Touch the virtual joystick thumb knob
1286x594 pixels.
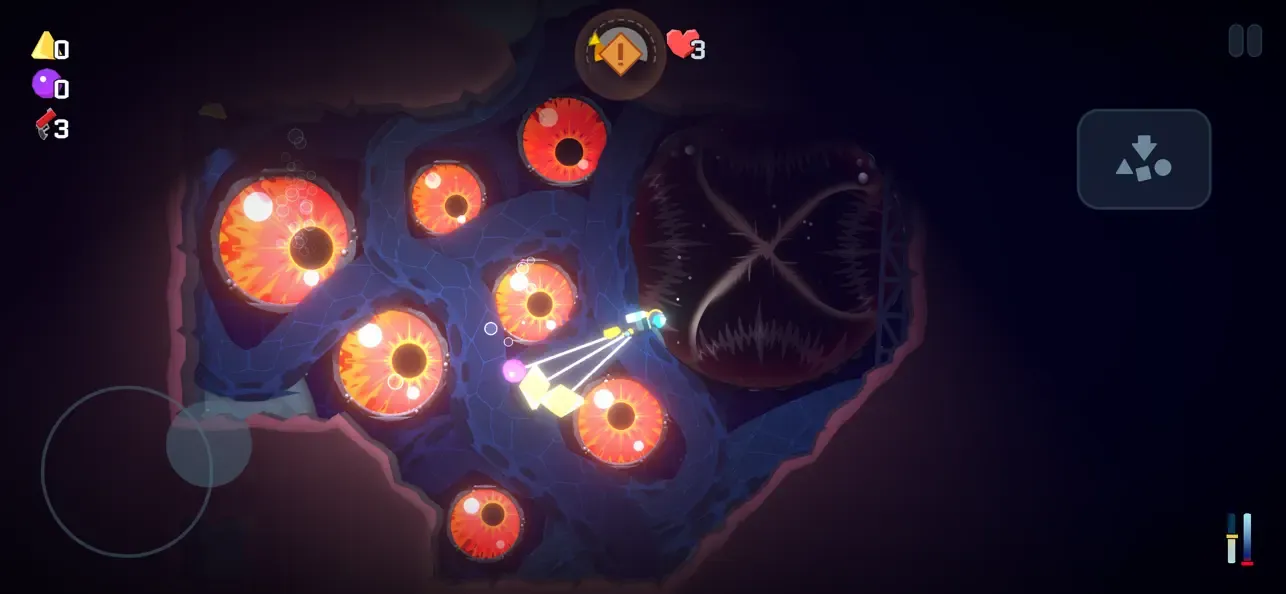(208, 445)
